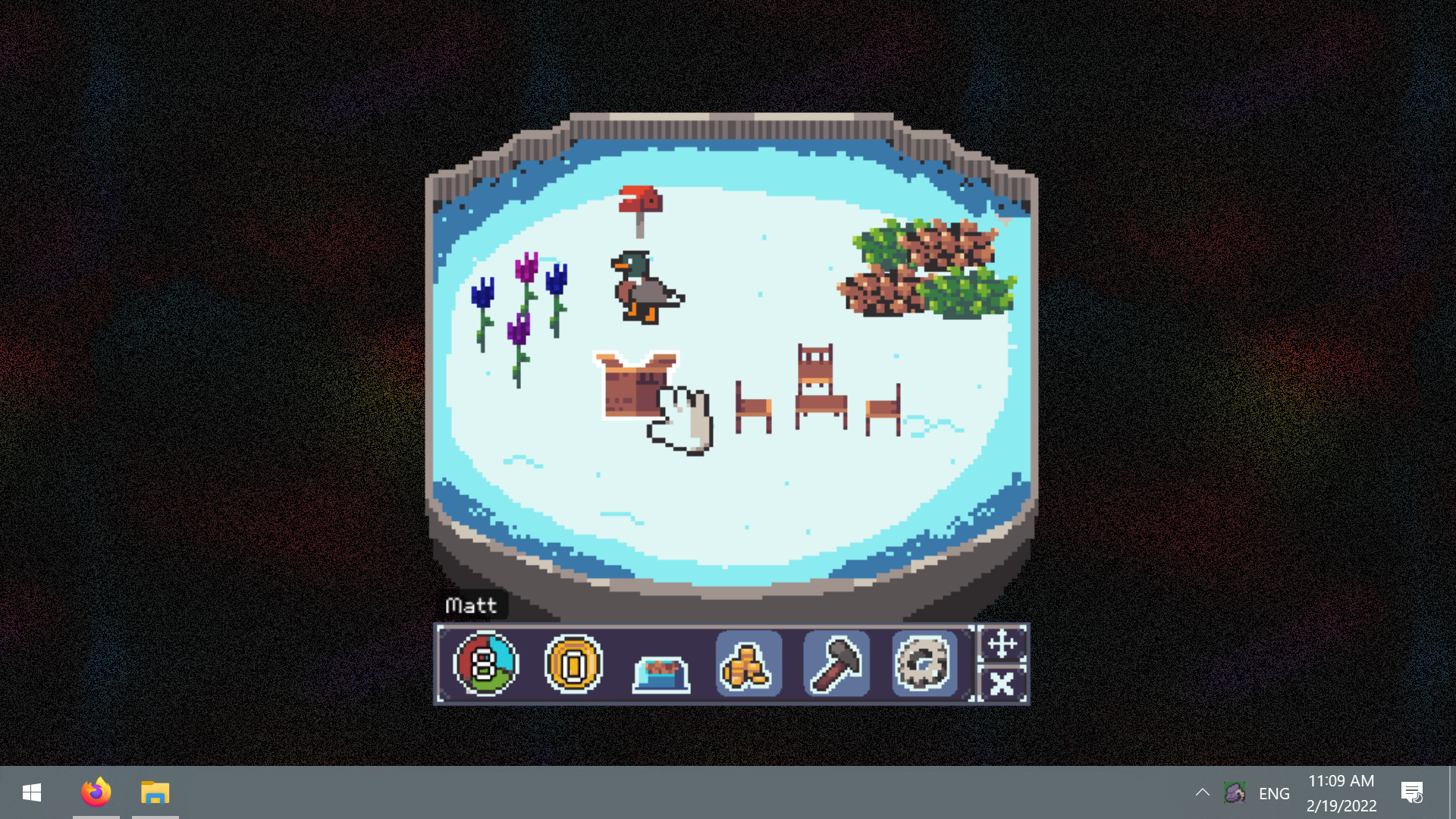1456x819 pixels.
Task: Expand the hidden tray icons chevron
Action: pos(1203,793)
